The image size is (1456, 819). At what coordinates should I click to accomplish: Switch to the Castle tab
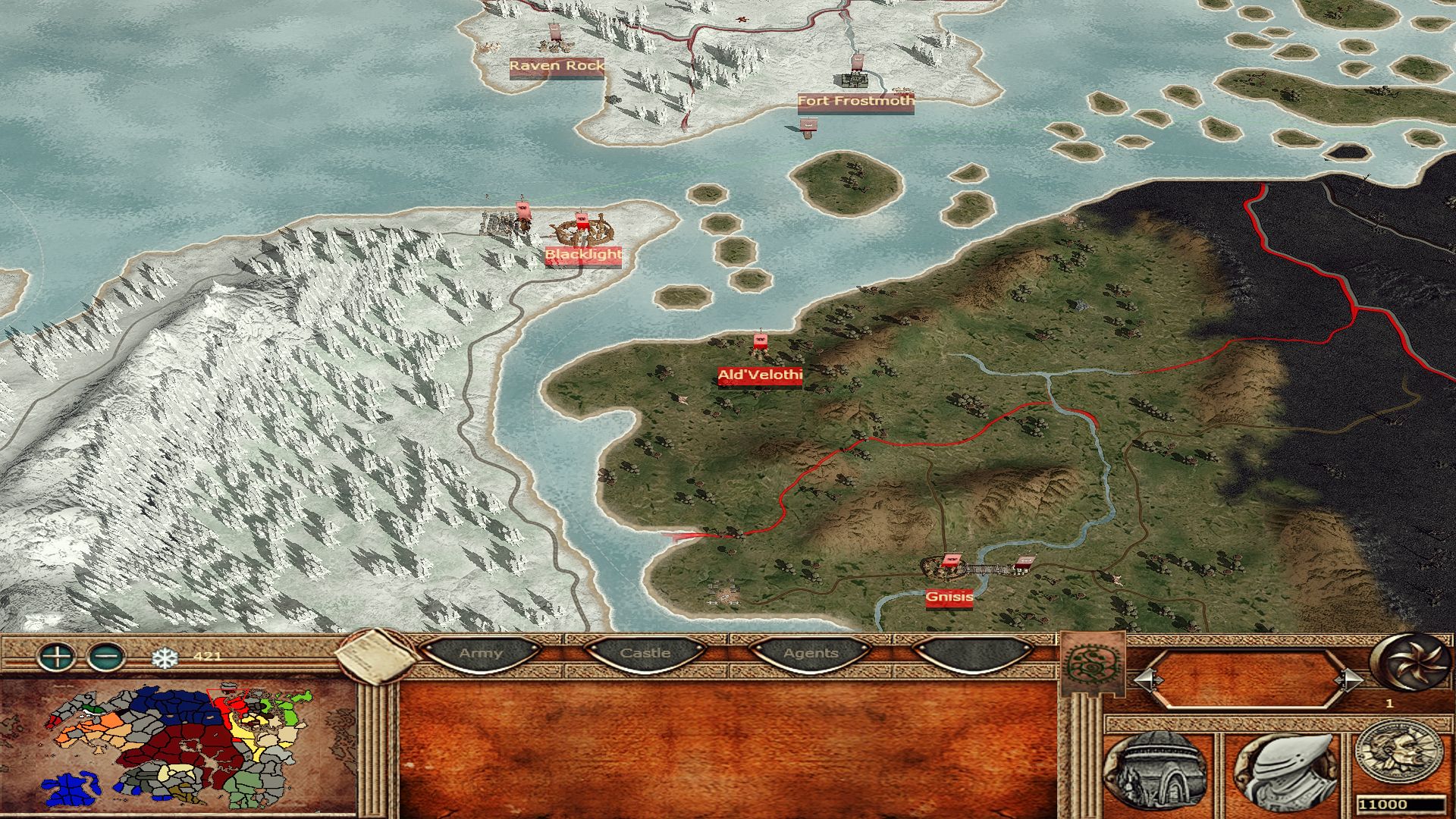[645, 653]
